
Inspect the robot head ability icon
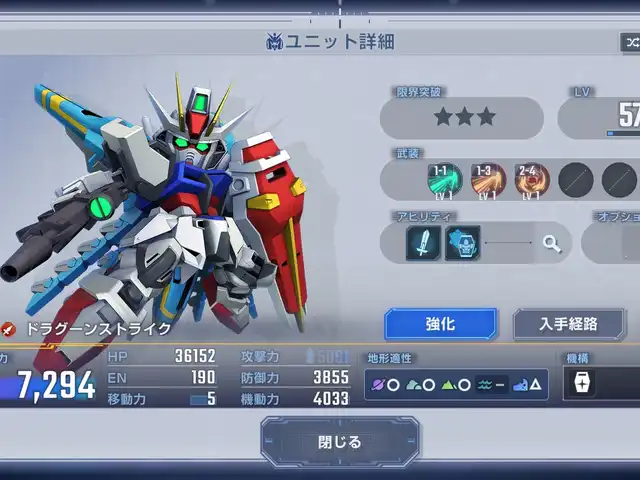pos(462,243)
